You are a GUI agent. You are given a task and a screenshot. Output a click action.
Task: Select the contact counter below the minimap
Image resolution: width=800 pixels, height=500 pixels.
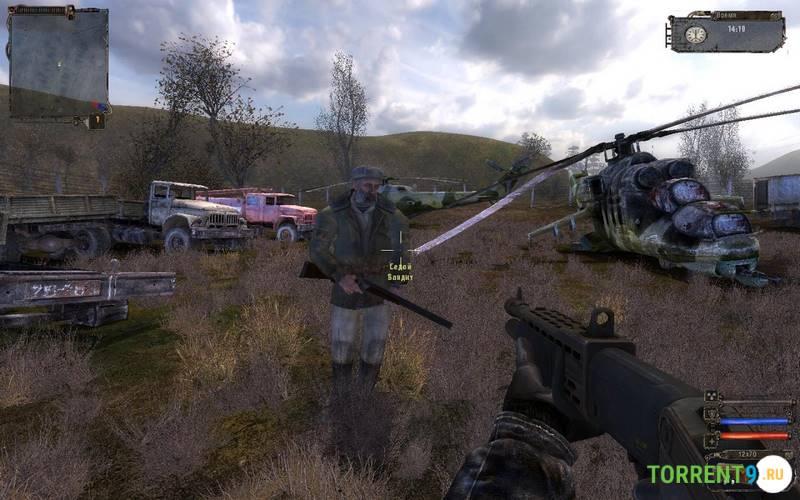tap(96, 121)
